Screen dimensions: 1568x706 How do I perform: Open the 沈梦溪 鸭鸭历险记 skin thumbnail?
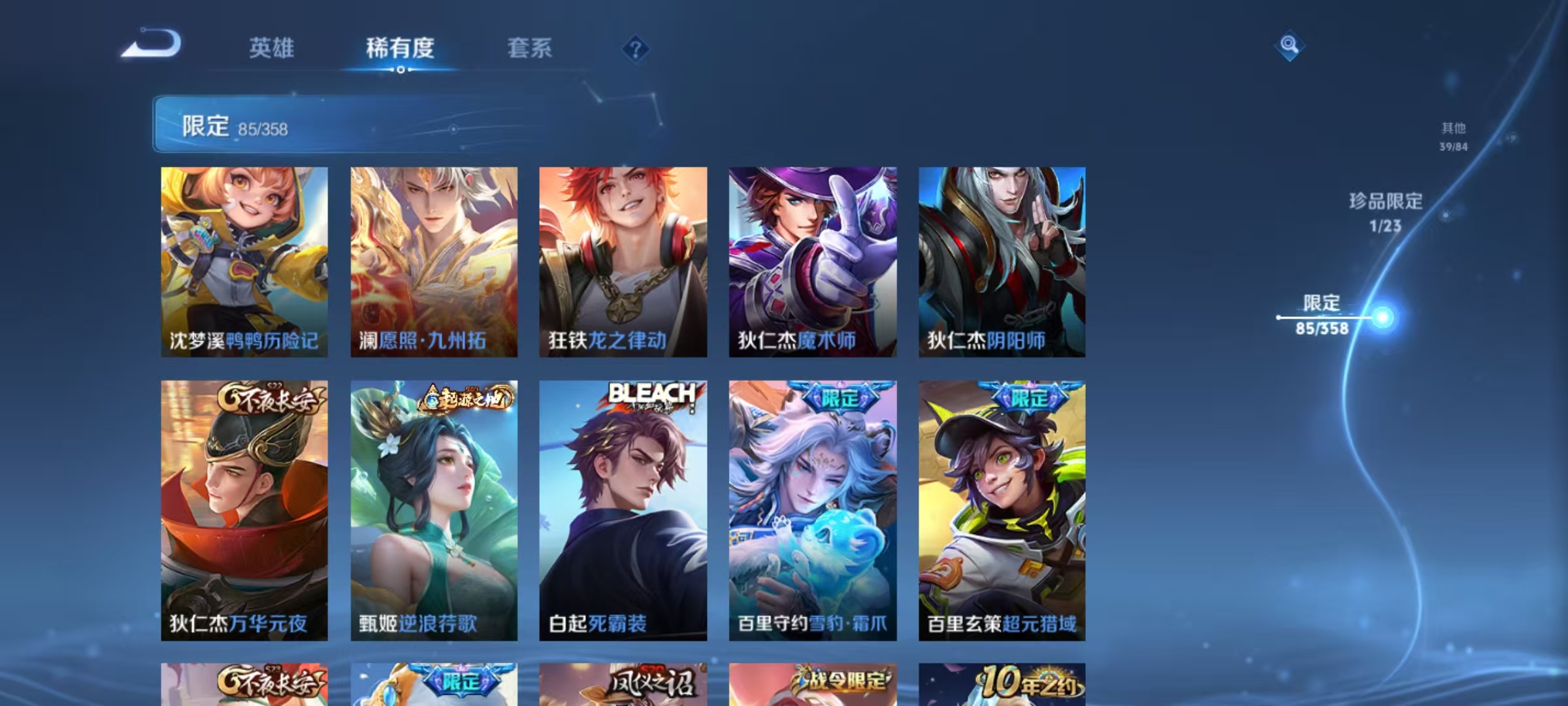(x=243, y=258)
